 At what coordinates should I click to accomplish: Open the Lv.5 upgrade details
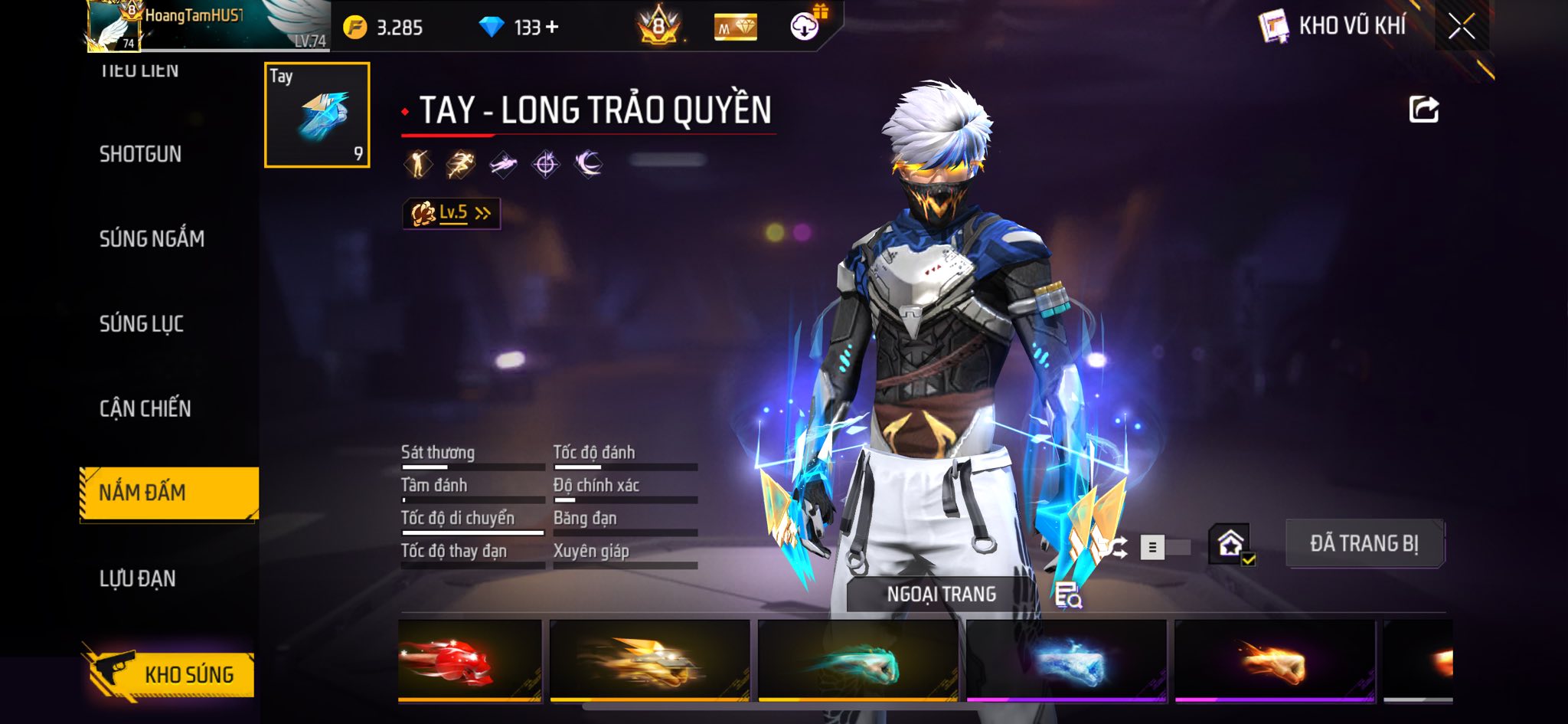pos(452,213)
